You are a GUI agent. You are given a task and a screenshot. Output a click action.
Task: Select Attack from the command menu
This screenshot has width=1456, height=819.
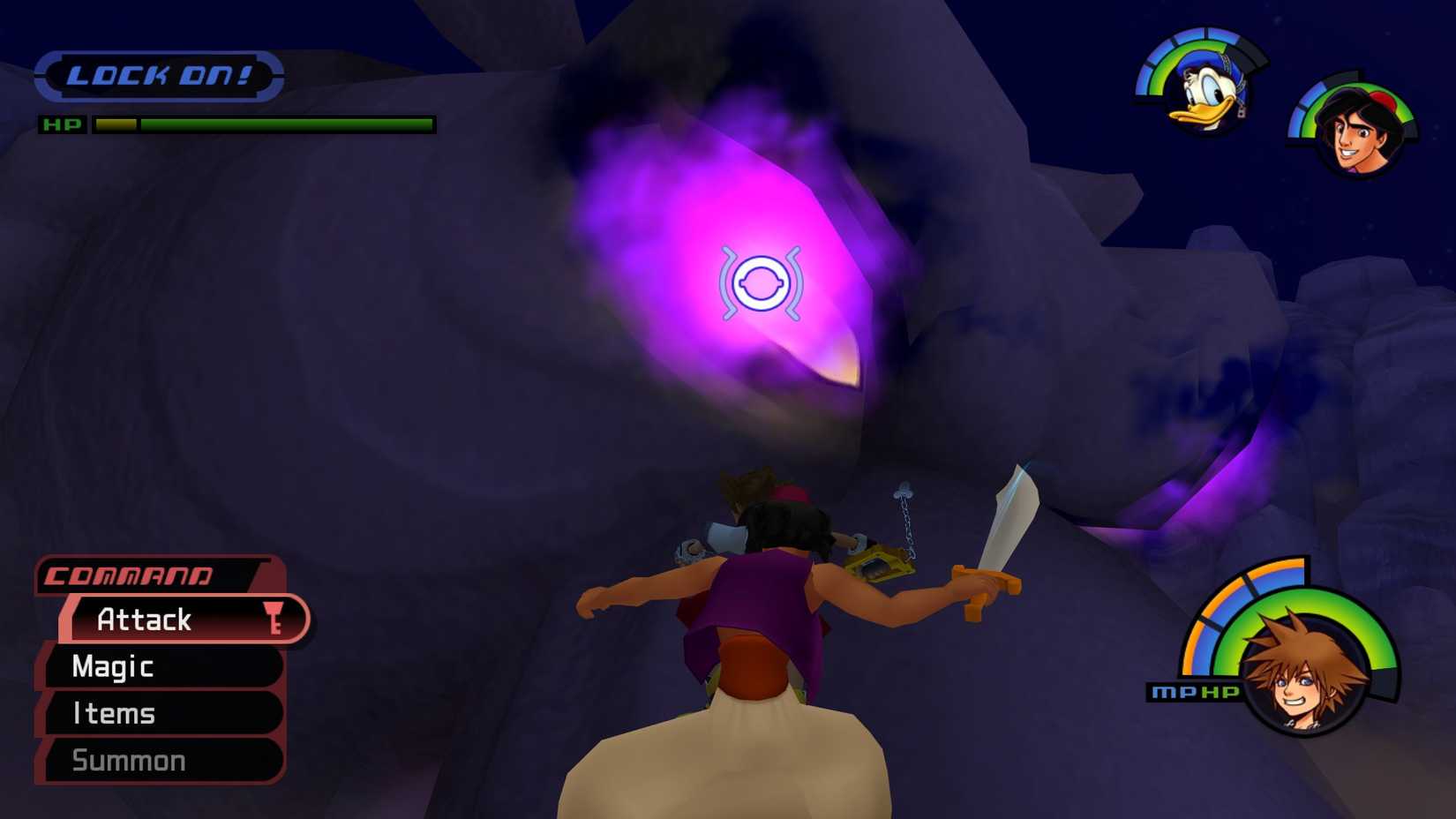[146, 620]
